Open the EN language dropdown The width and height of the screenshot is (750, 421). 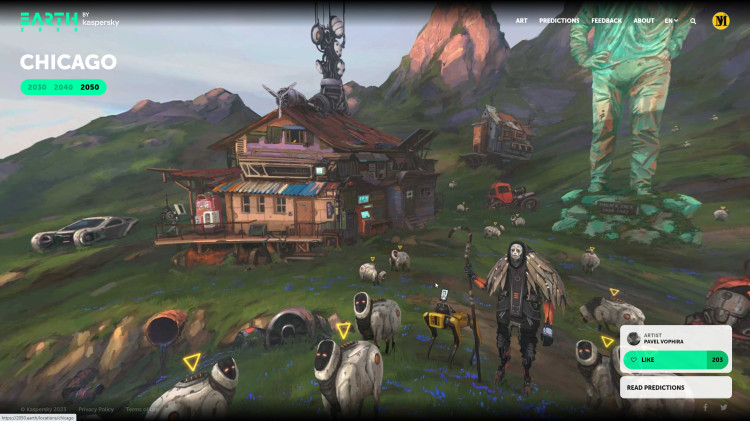pos(671,20)
